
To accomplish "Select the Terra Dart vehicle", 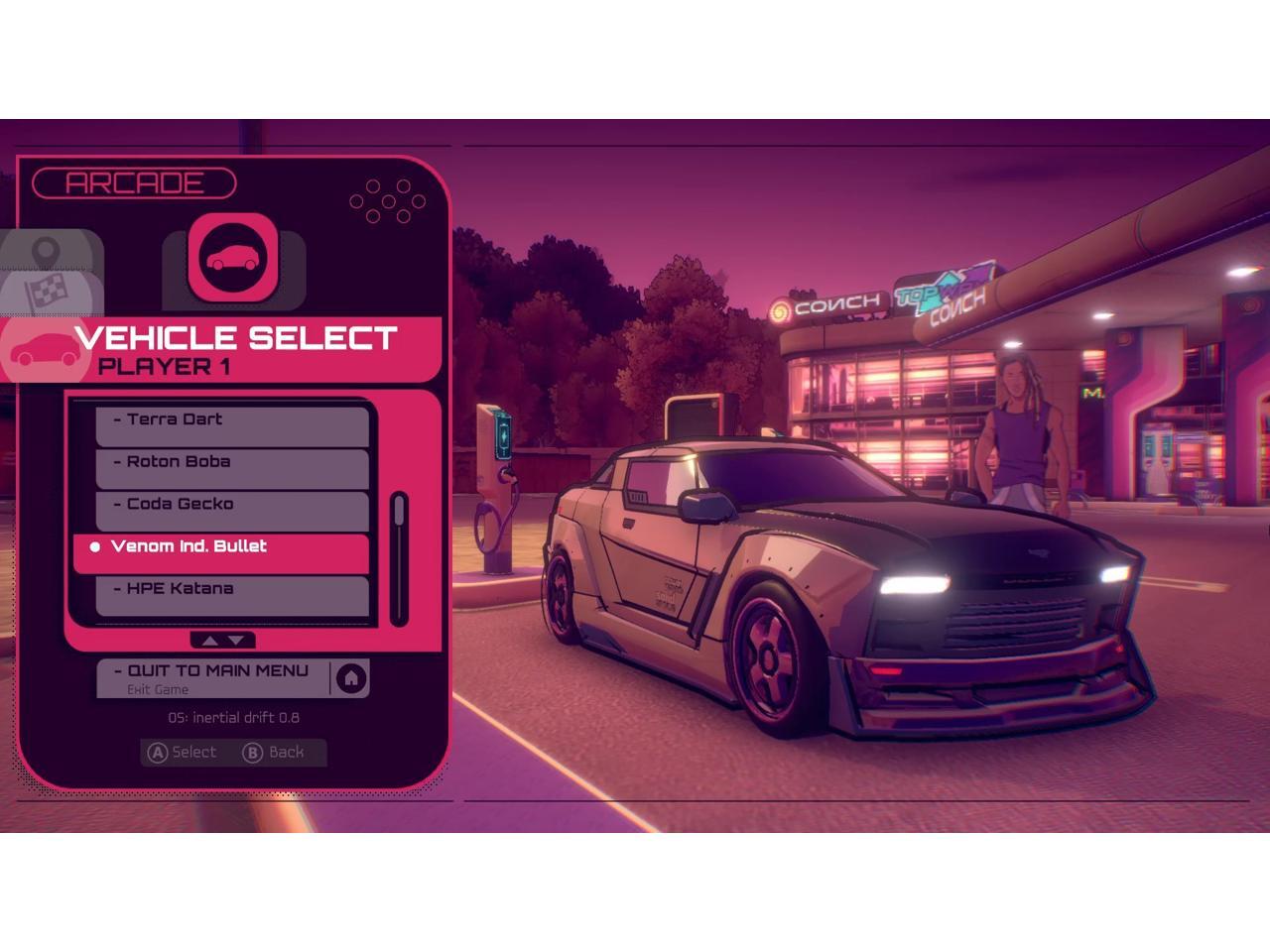I will (232, 420).
